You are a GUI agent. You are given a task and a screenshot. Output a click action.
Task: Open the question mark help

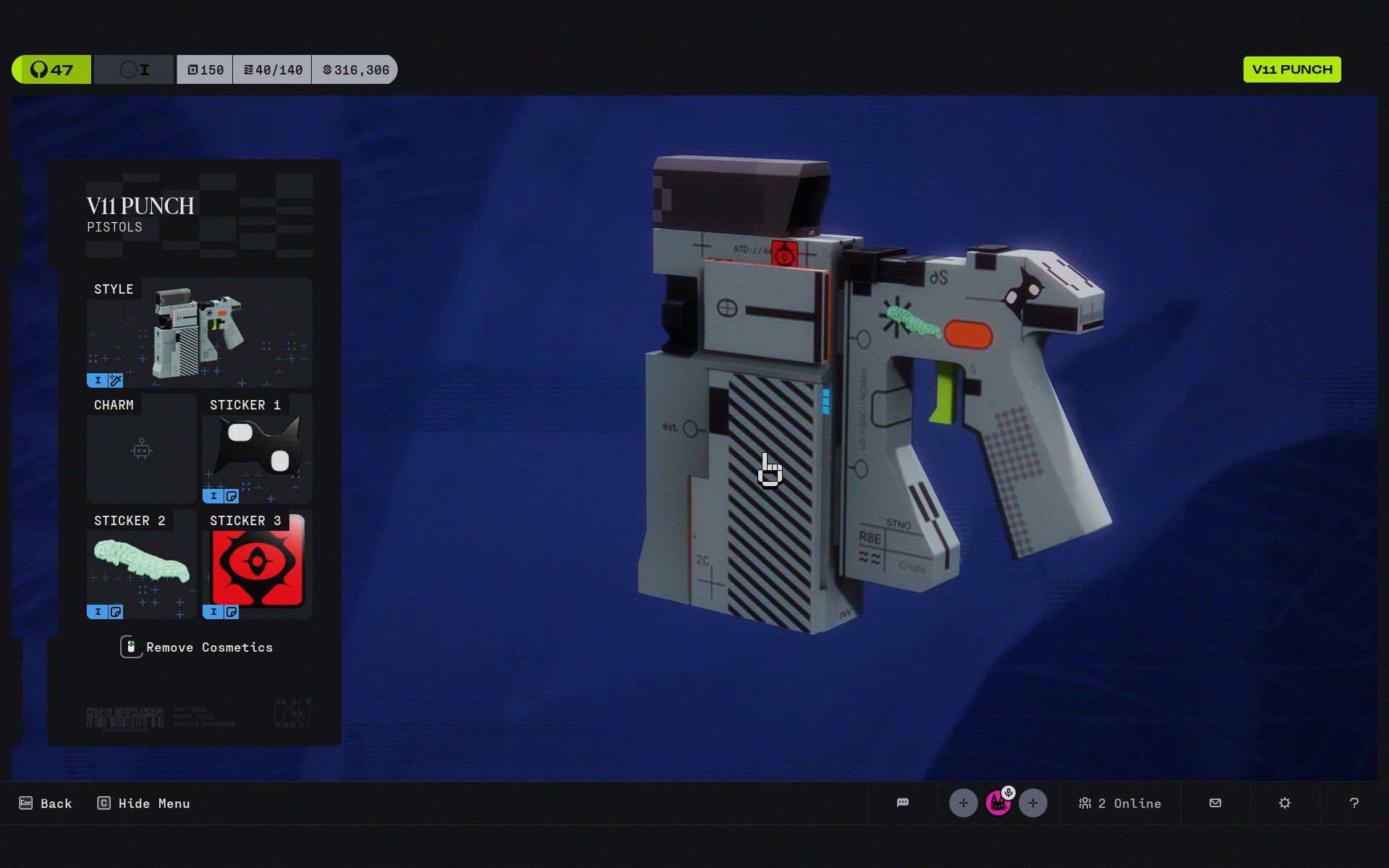pyautogui.click(x=1354, y=803)
